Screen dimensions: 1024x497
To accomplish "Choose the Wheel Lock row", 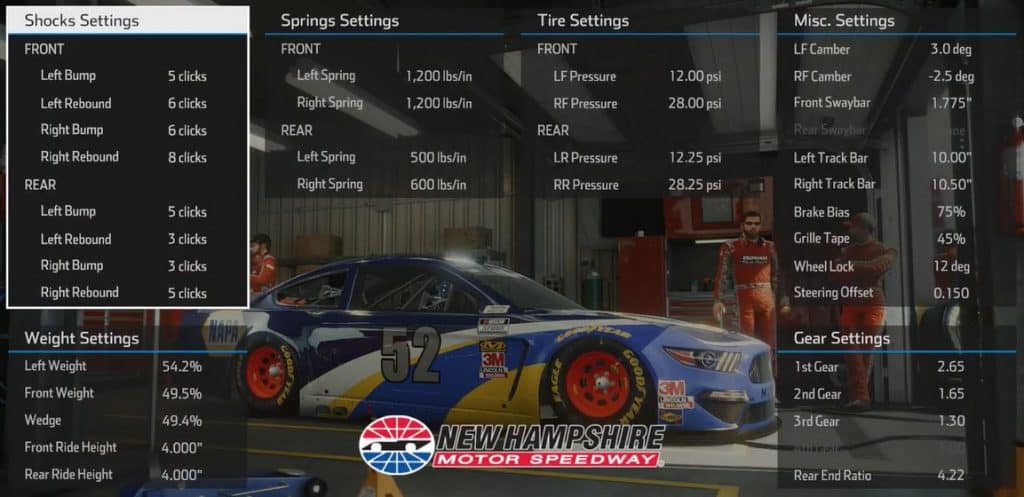I will click(x=882, y=266).
